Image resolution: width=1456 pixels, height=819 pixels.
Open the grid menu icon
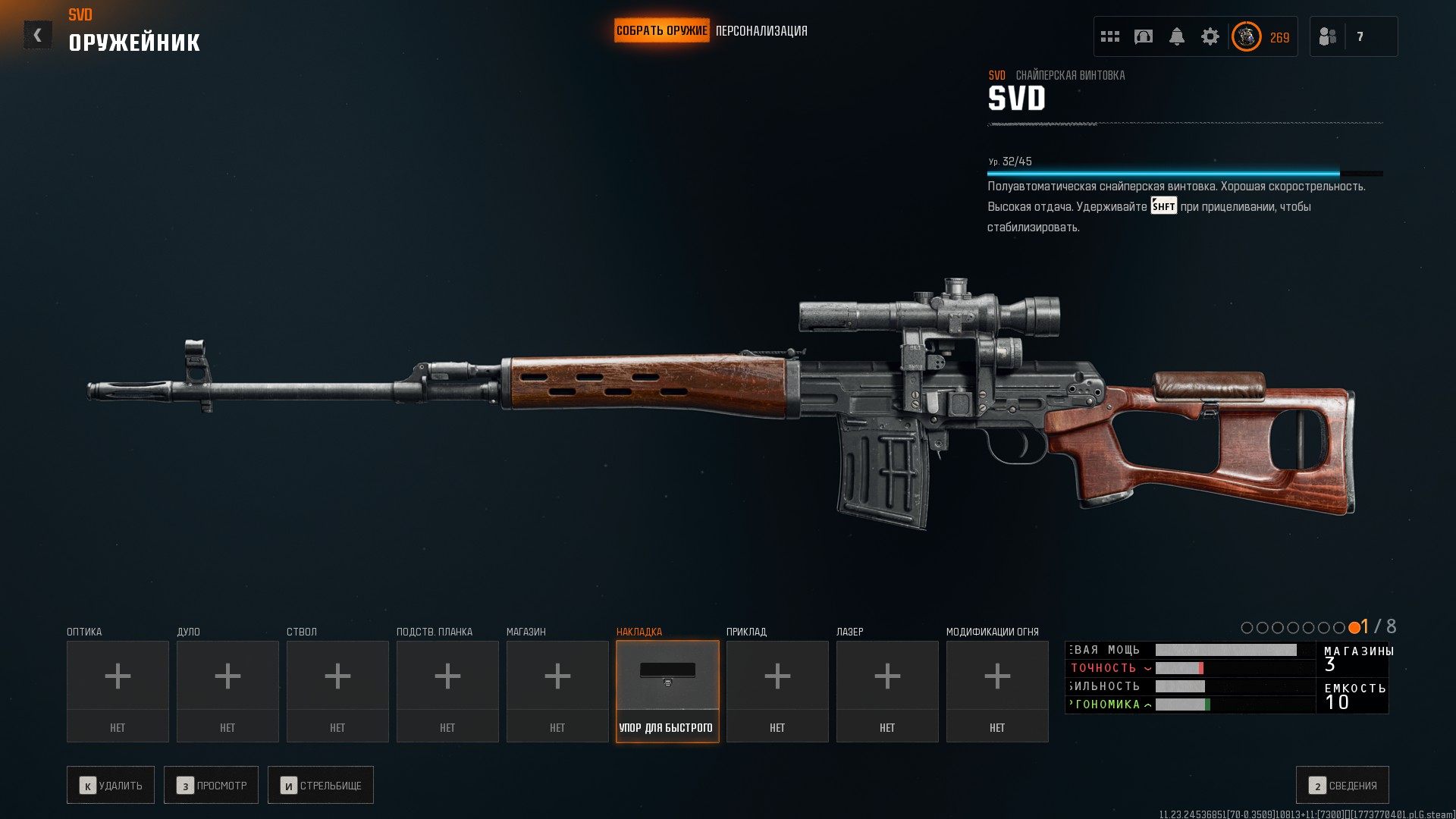point(1110,36)
